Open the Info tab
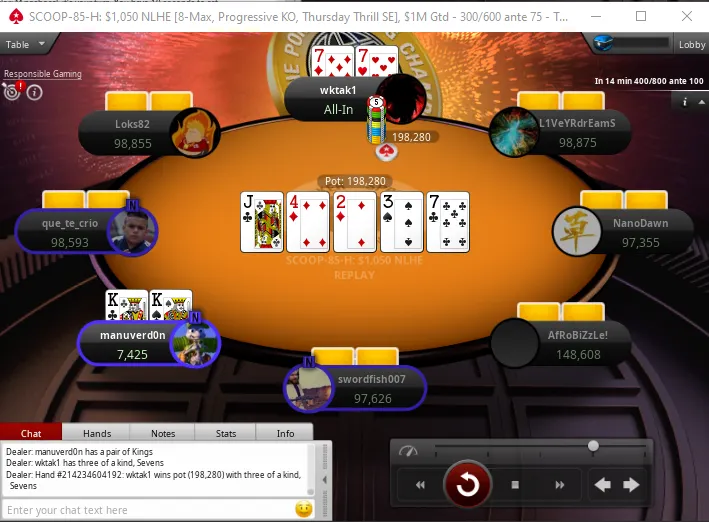Screen dimensions: 709x522 pos(285,433)
